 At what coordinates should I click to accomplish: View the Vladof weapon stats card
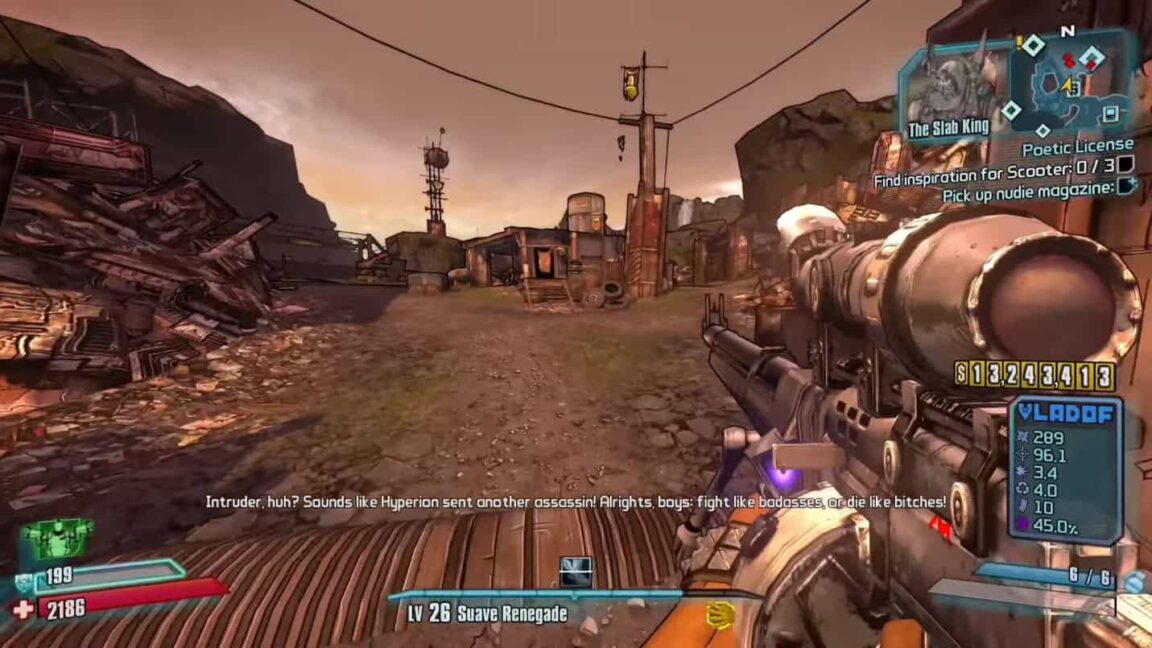click(x=1064, y=469)
